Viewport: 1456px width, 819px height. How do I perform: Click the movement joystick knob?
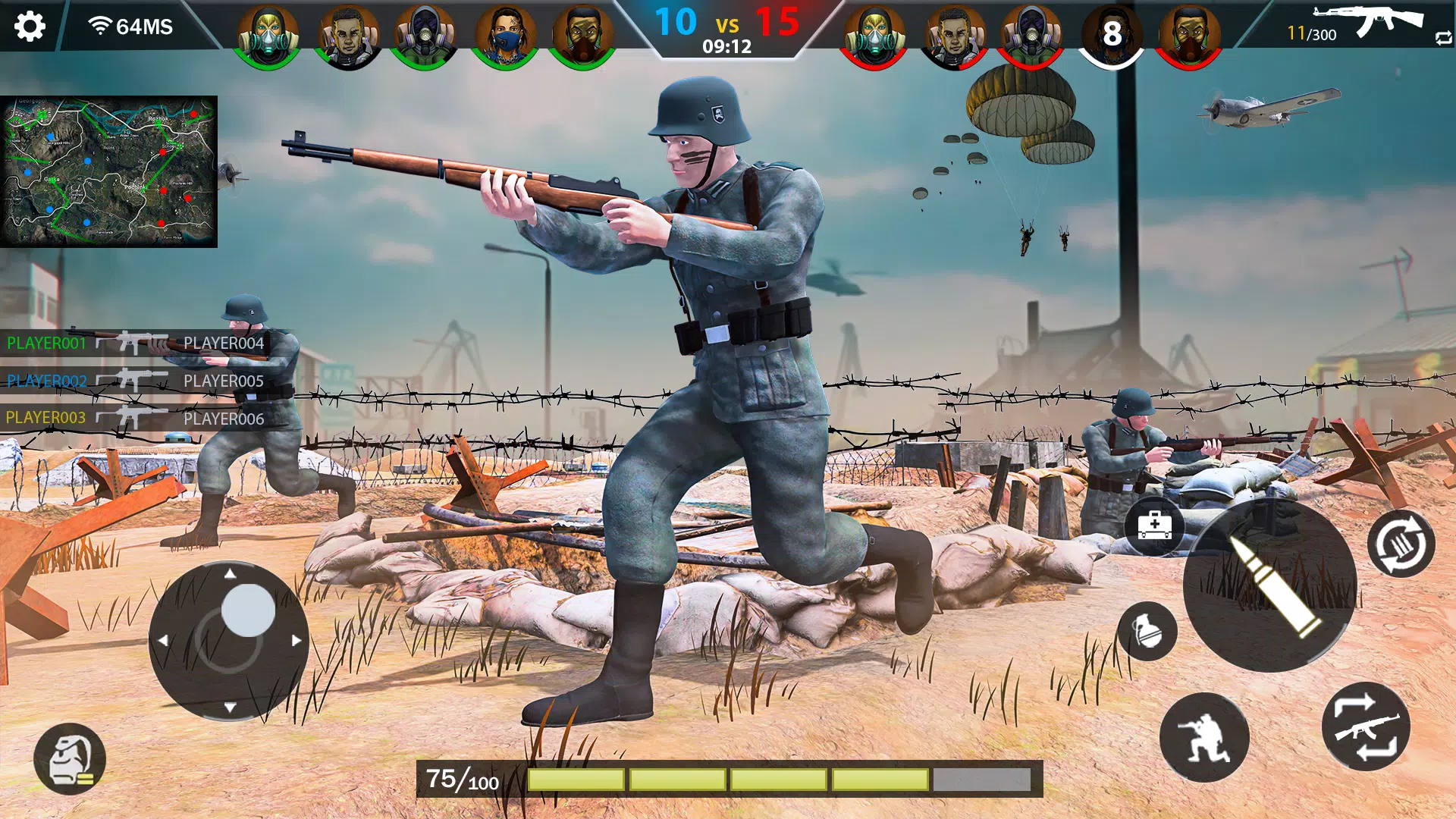point(248,610)
